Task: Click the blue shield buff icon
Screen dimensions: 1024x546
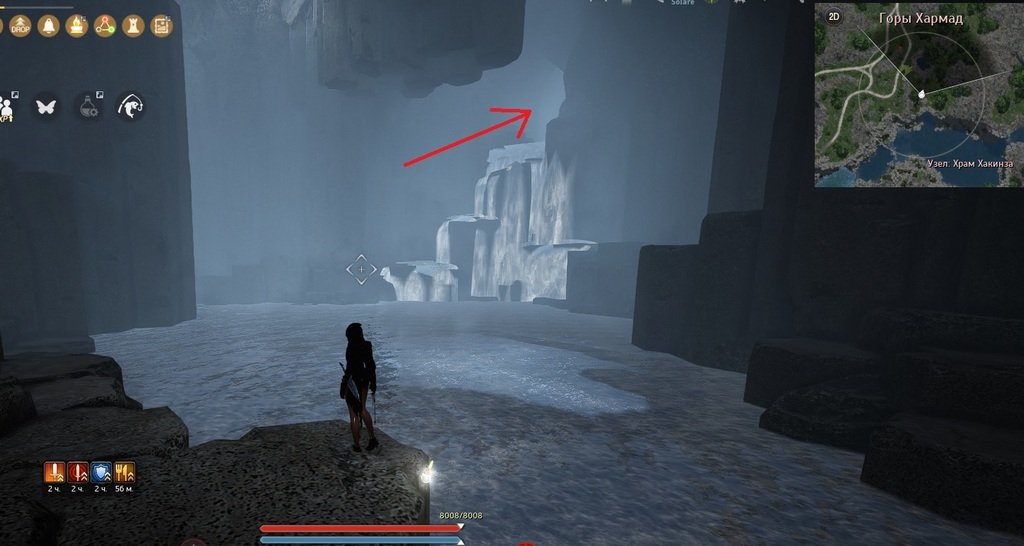Action: pos(101,472)
